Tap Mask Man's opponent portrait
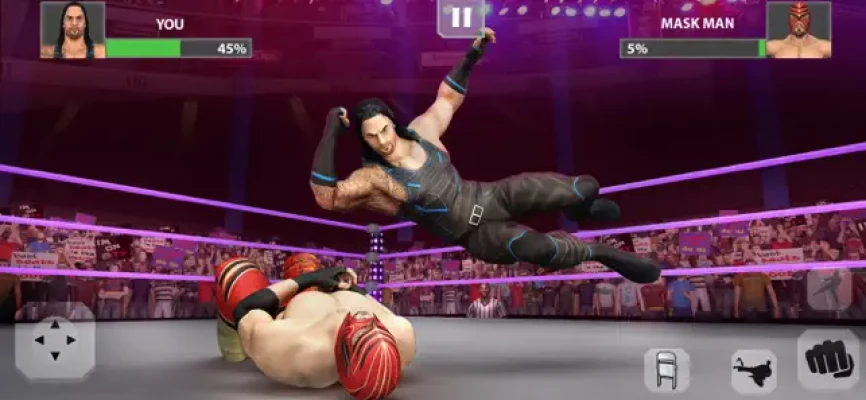 (x=798, y=30)
